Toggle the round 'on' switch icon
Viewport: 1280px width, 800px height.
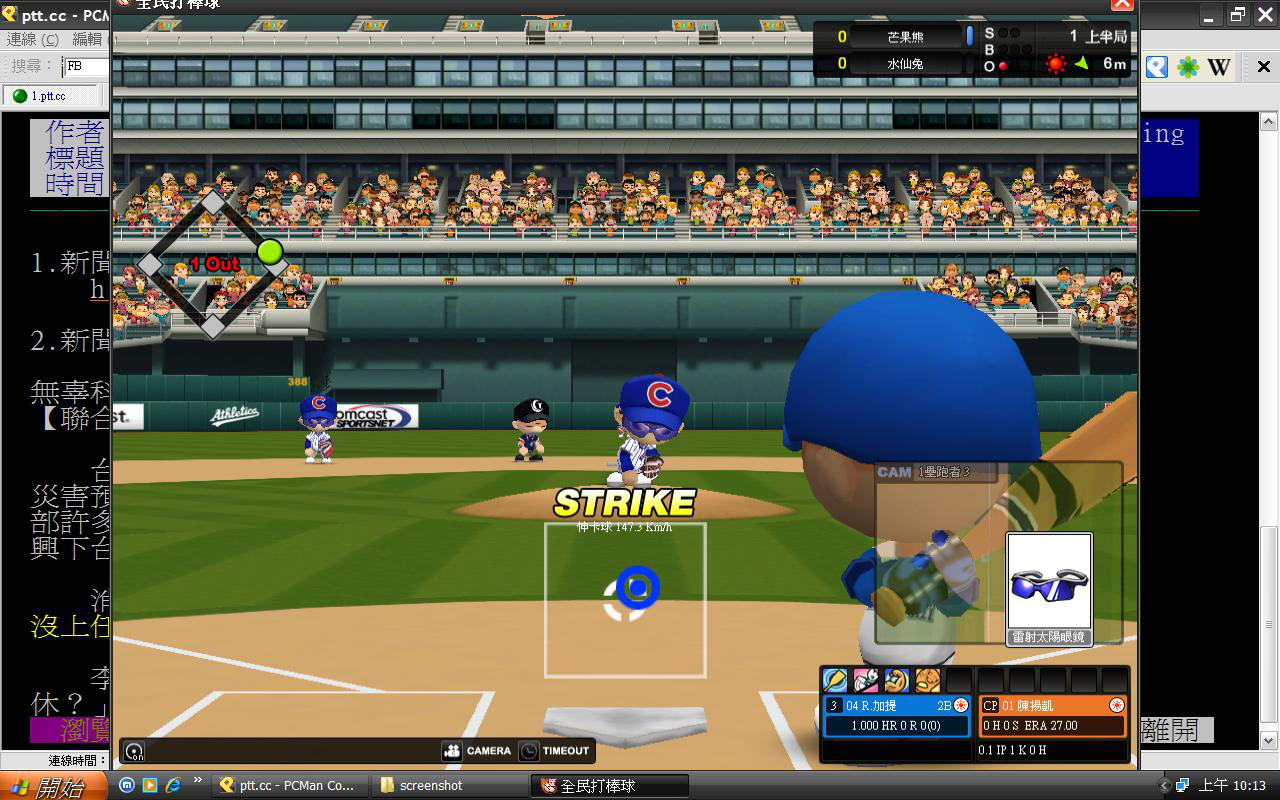134,751
